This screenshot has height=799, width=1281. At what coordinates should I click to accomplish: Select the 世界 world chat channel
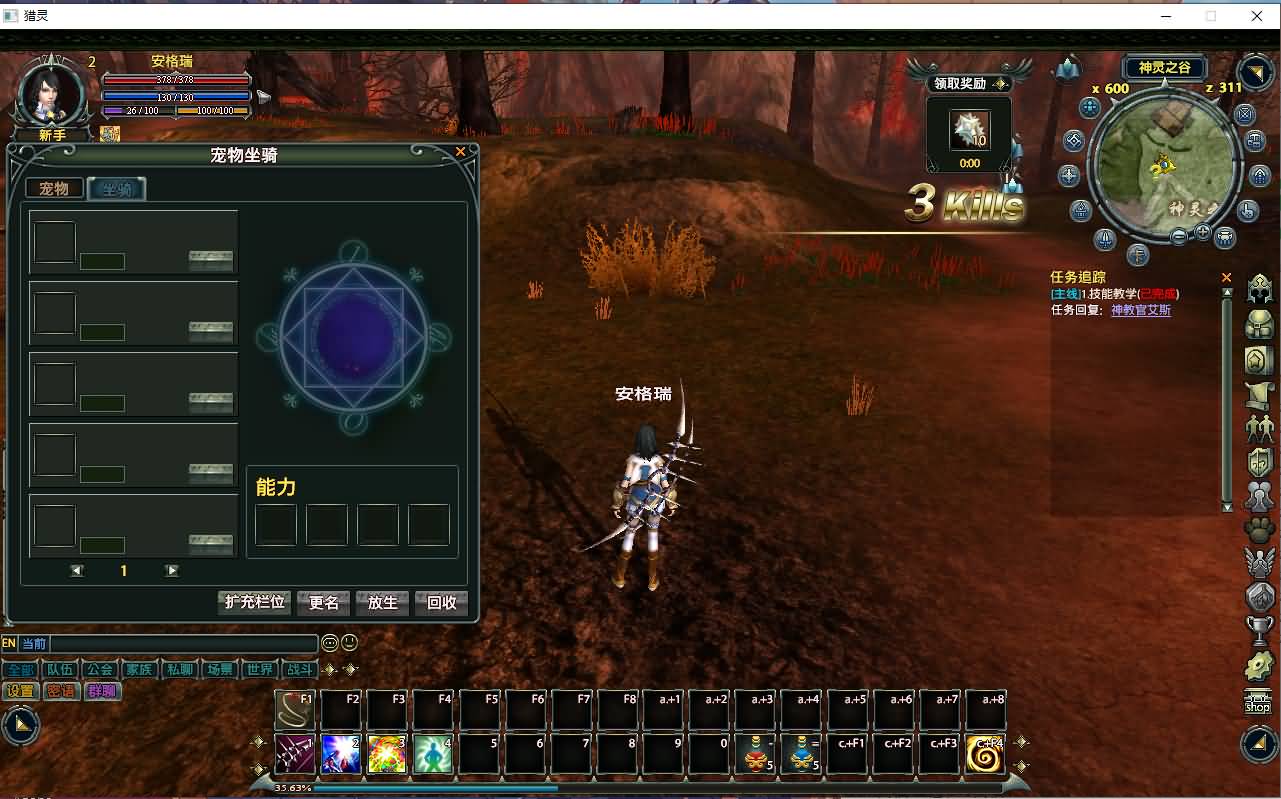pyautogui.click(x=260, y=669)
